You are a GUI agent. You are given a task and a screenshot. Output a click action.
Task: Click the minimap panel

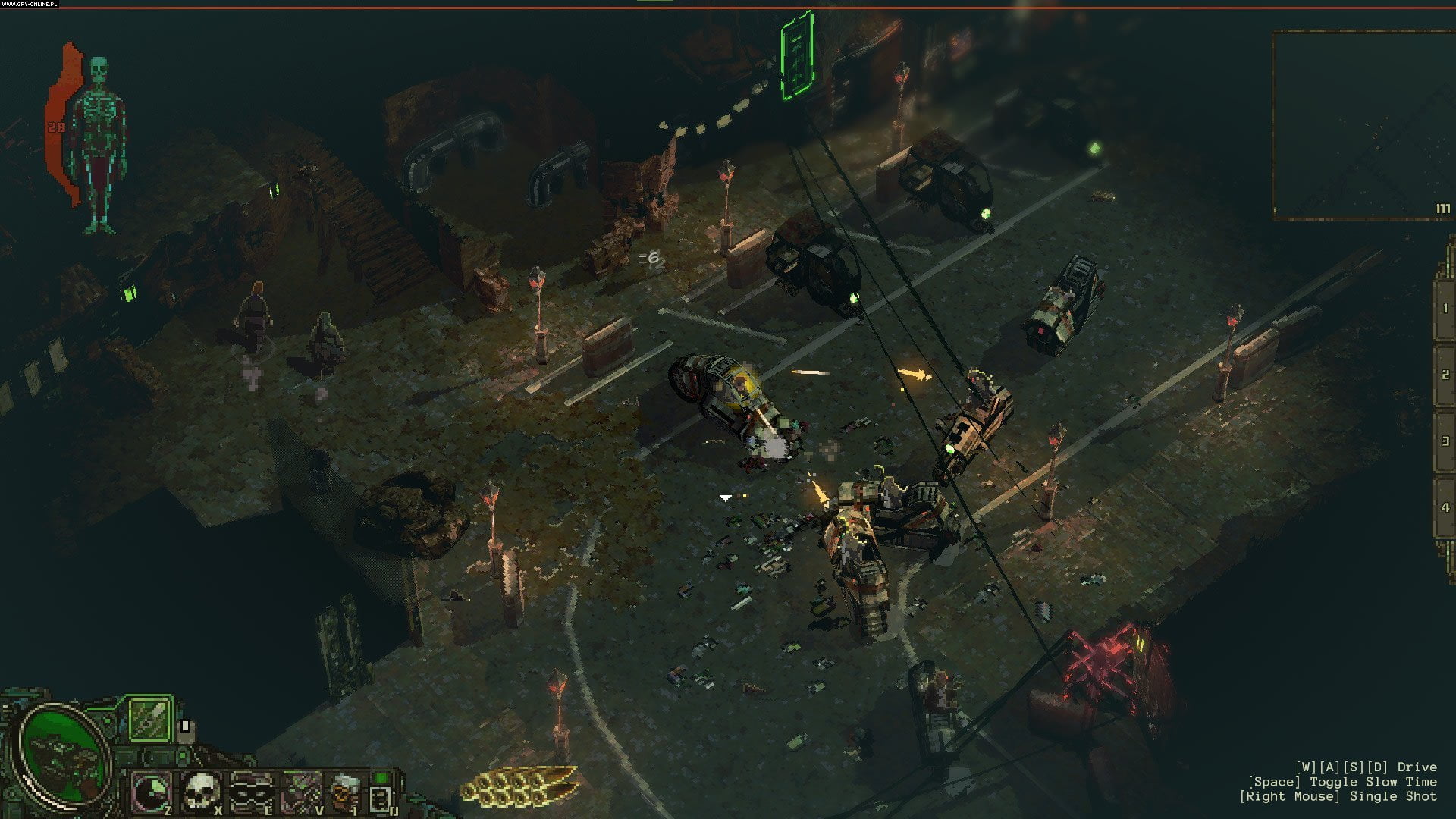coord(1362,125)
